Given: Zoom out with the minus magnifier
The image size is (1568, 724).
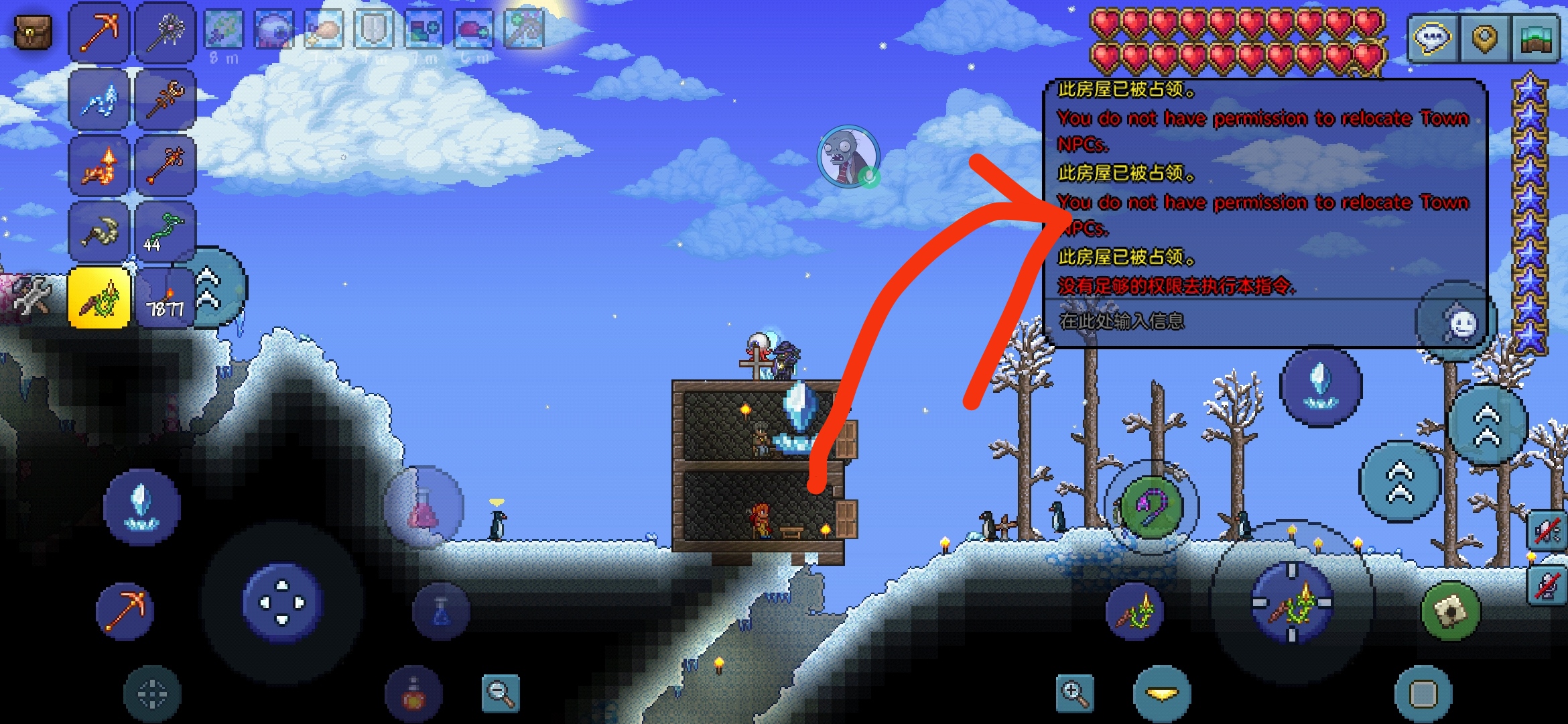Looking at the screenshot, I should click(501, 693).
